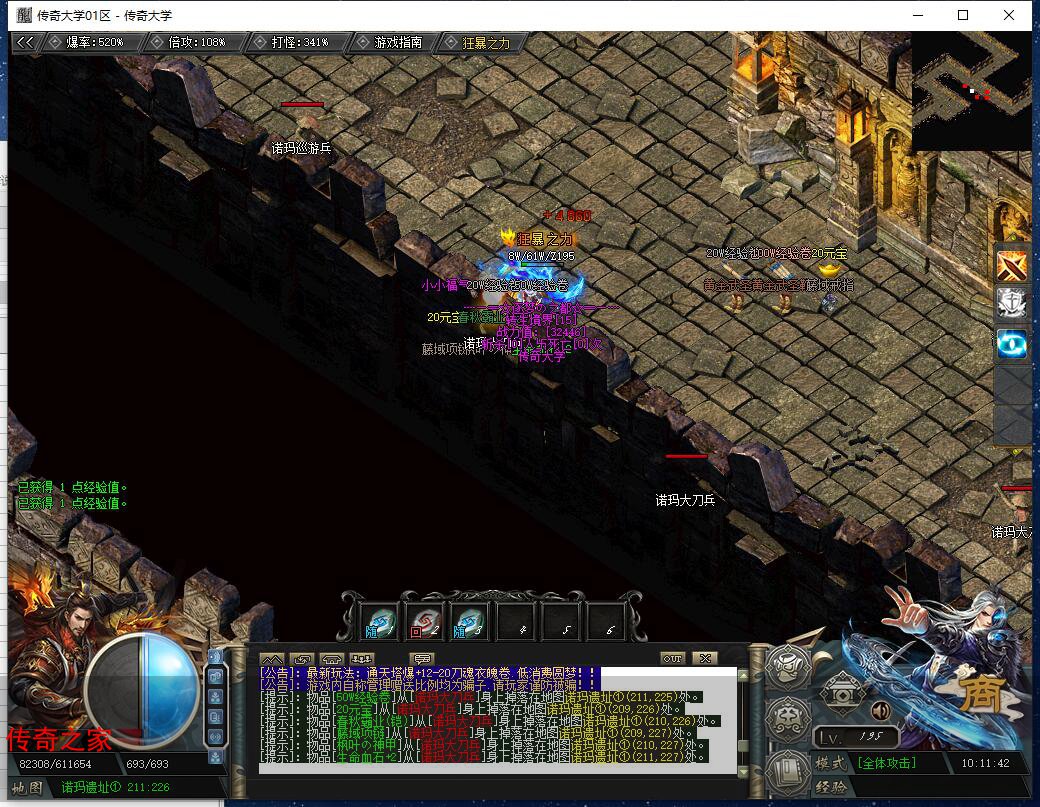Image resolution: width=1040 pixels, height=807 pixels.
Task: Open the 商 shop button
Action: tap(980, 695)
